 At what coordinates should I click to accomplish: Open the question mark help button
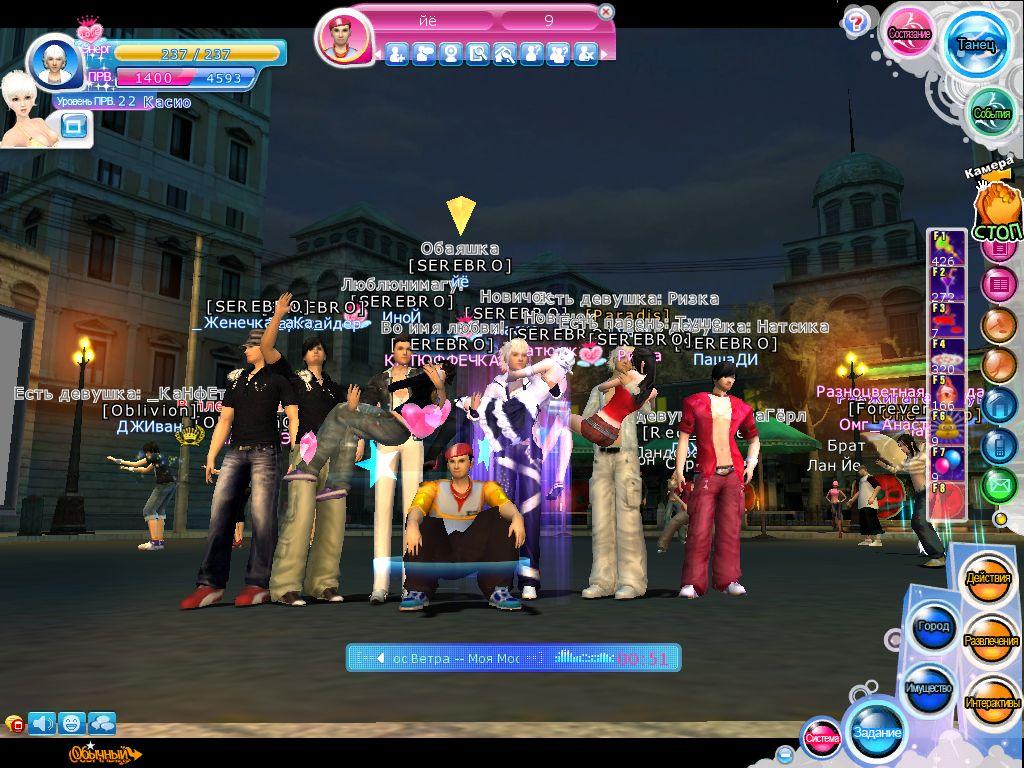pyautogui.click(x=856, y=22)
